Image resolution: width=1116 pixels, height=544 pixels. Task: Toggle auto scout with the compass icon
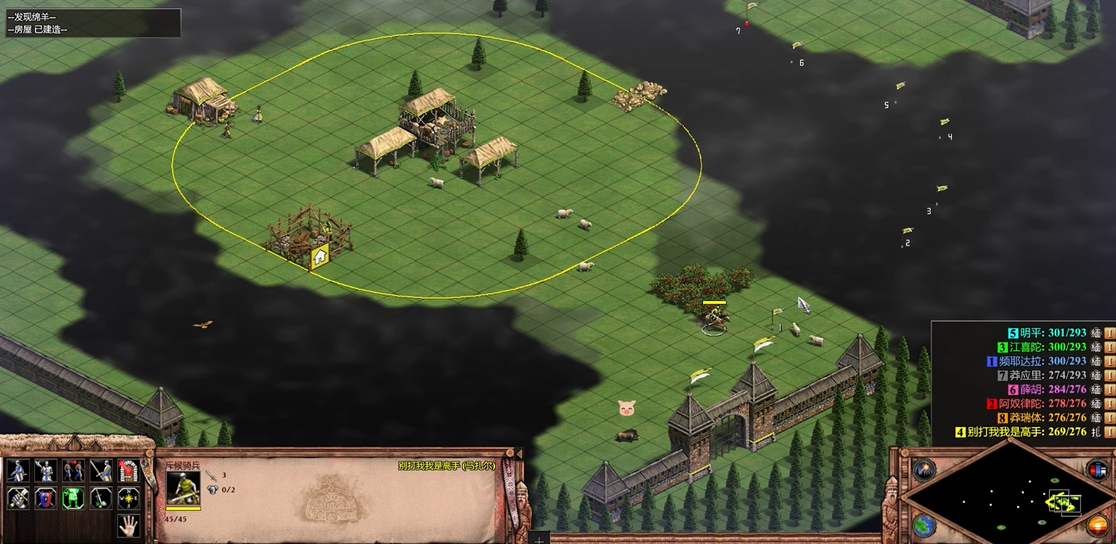[x=128, y=498]
